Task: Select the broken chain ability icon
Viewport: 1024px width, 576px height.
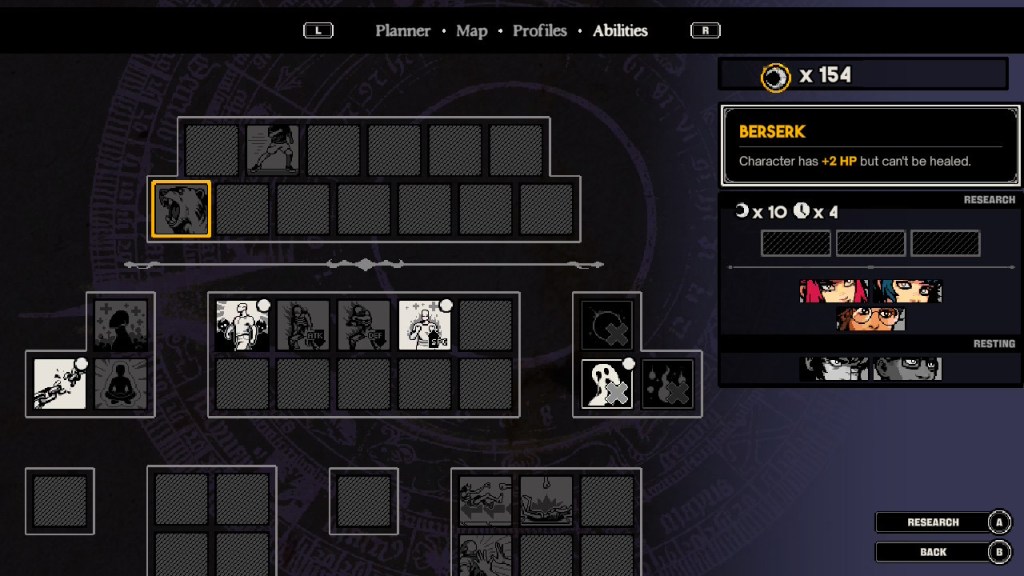Action: pos(60,384)
